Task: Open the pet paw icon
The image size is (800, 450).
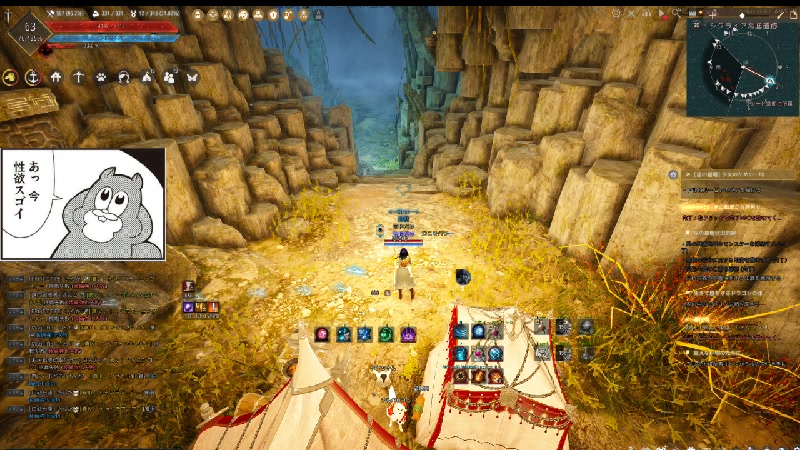Action: pos(102,77)
